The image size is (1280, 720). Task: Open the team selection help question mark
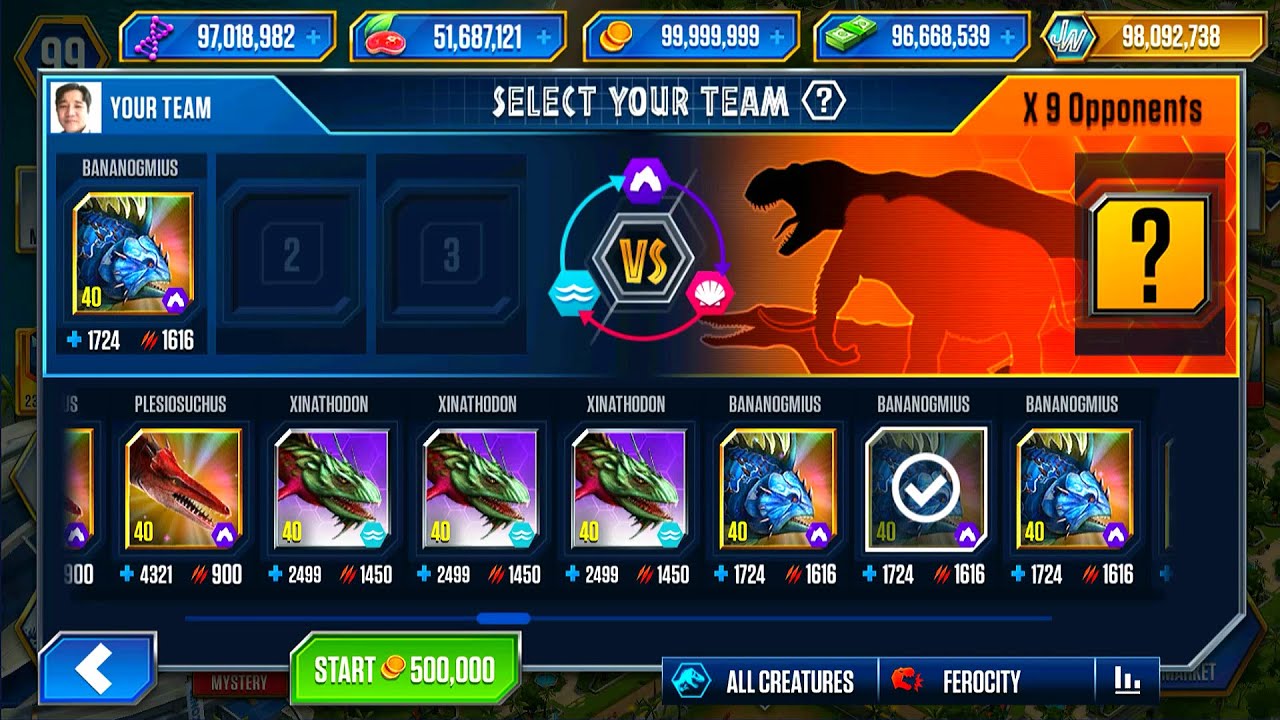pyautogui.click(x=824, y=101)
